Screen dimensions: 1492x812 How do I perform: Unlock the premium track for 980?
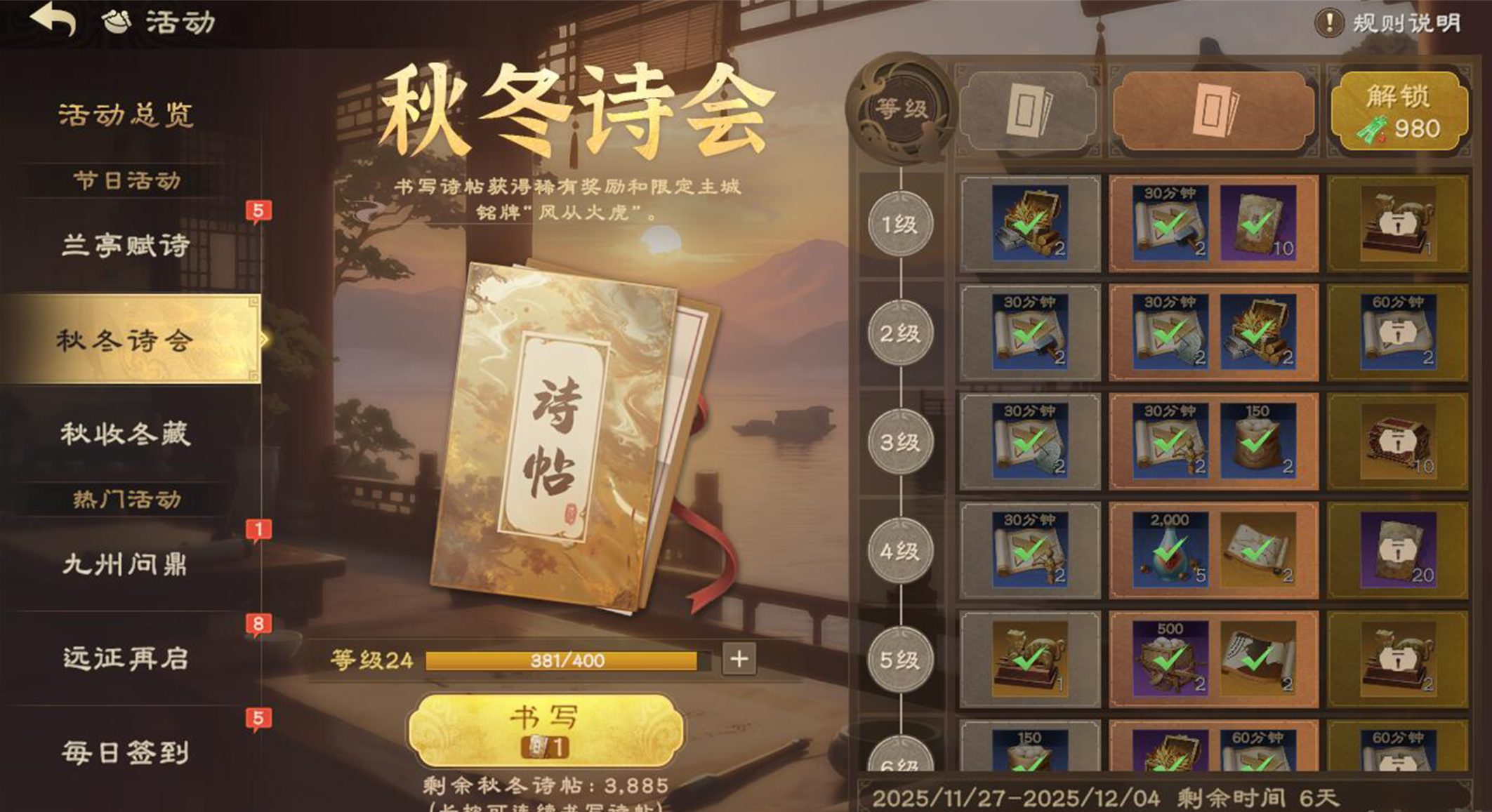point(1399,111)
